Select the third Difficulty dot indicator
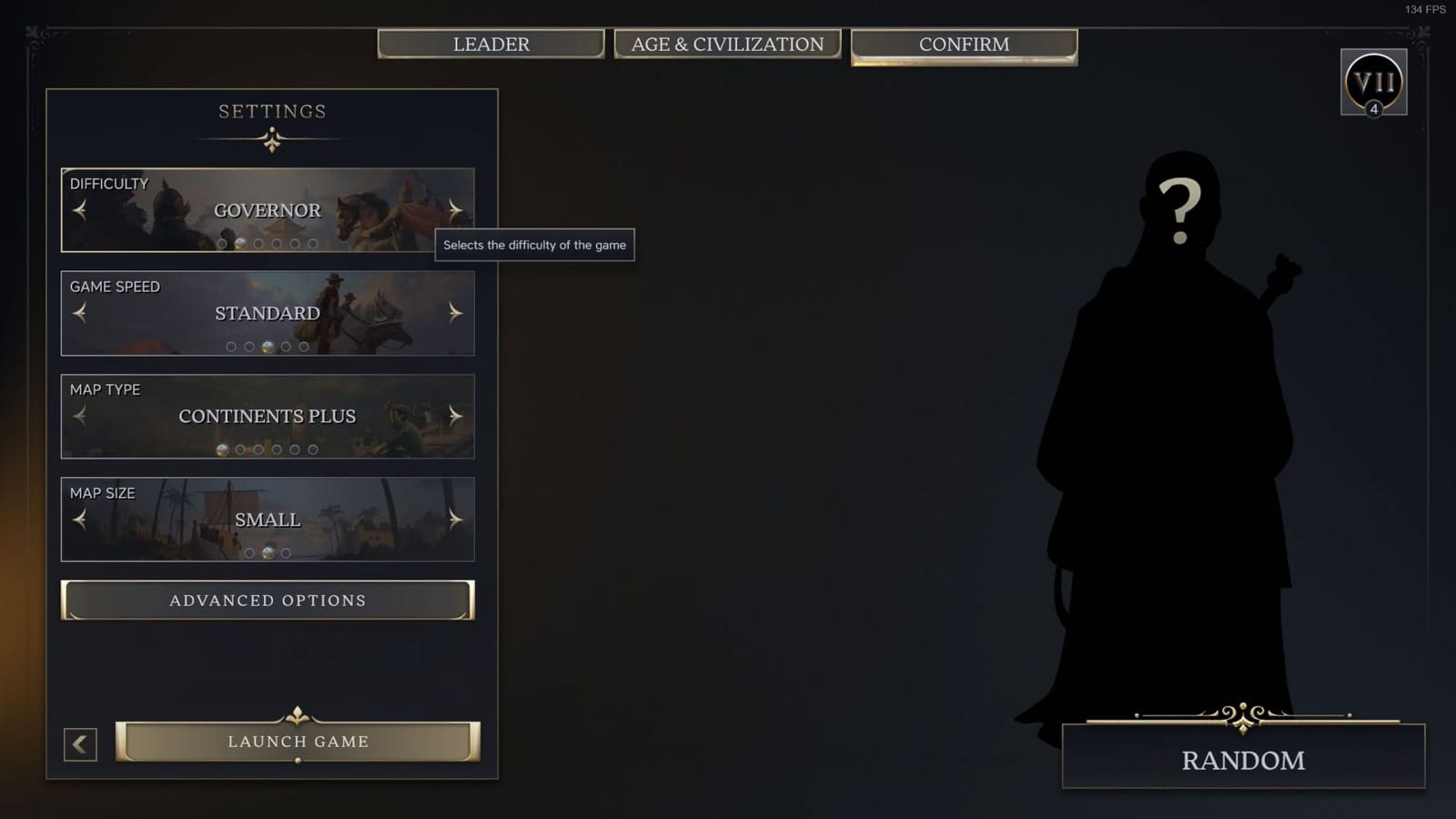1456x819 pixels. coord(259,244)
